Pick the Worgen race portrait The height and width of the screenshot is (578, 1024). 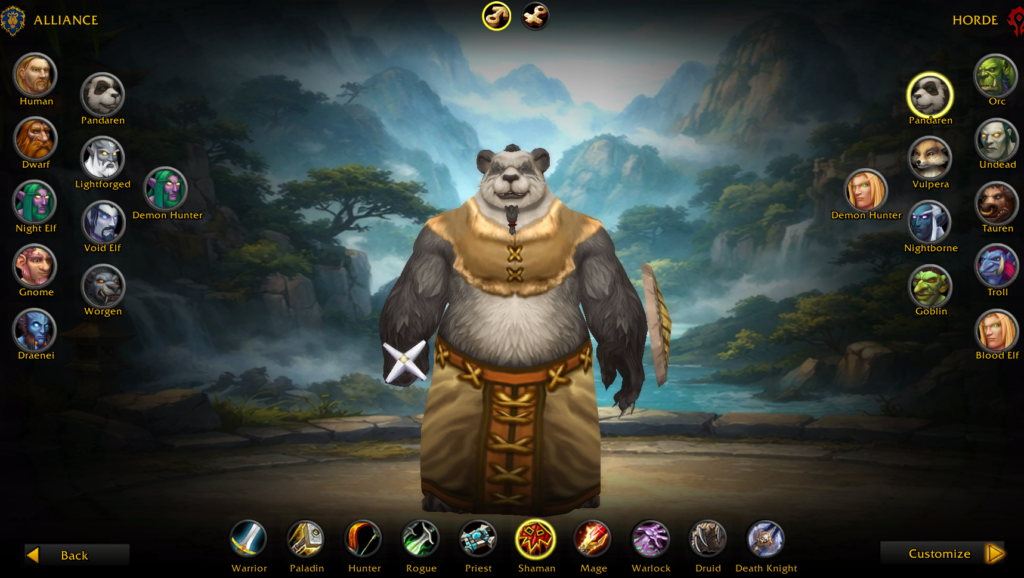pos(103,286)
